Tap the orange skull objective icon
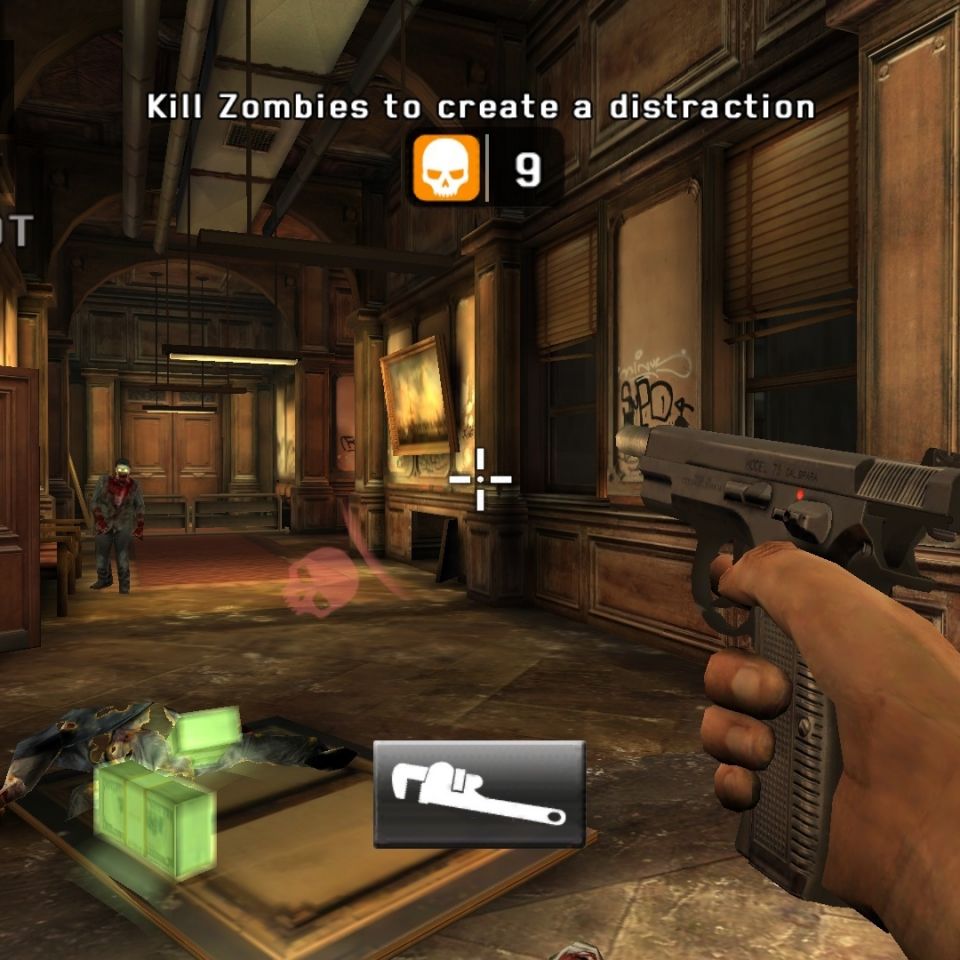The width and height of the screenshot is (960, 960). (446, 169)
